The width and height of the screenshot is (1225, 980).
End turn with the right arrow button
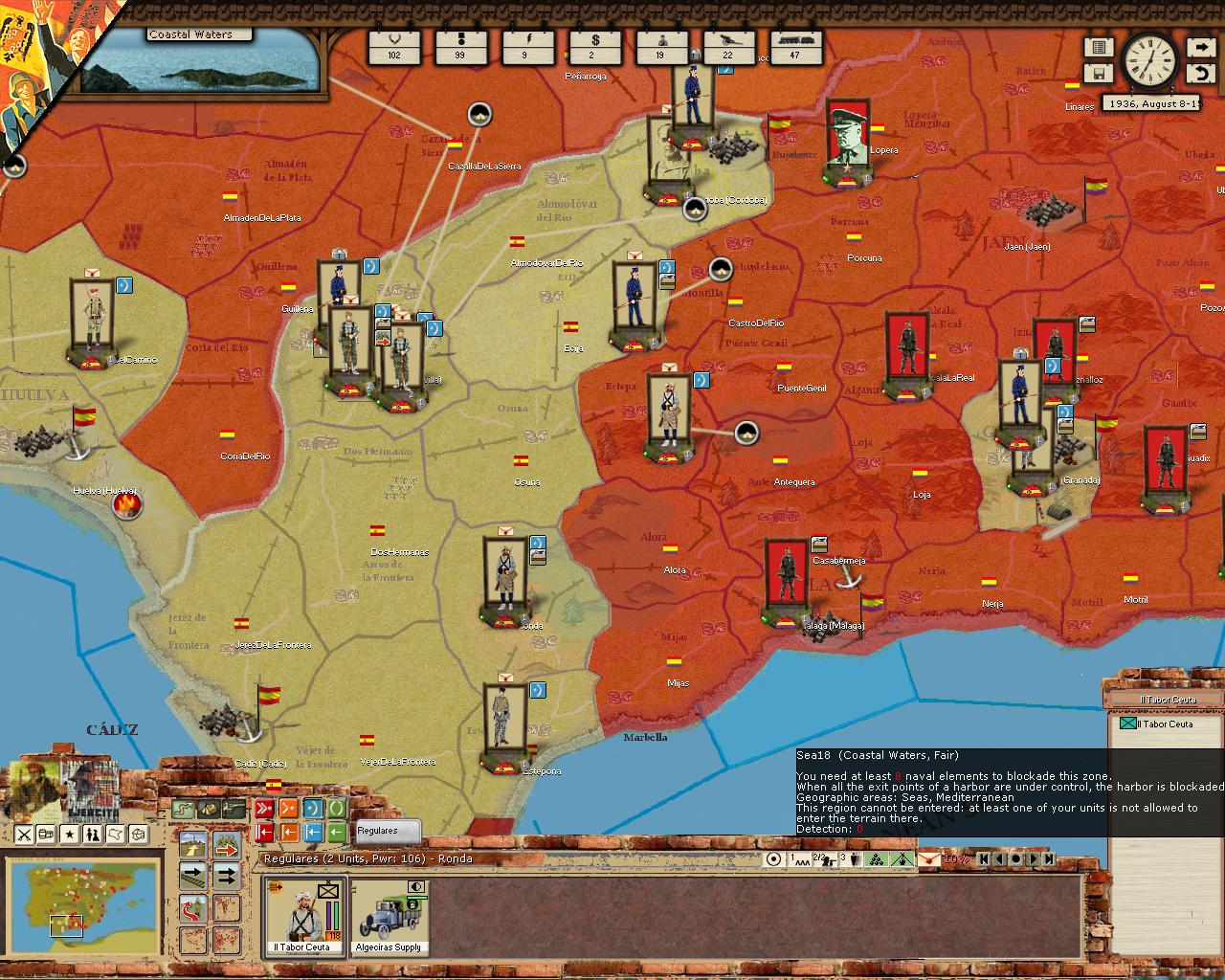click(1200, 47)
